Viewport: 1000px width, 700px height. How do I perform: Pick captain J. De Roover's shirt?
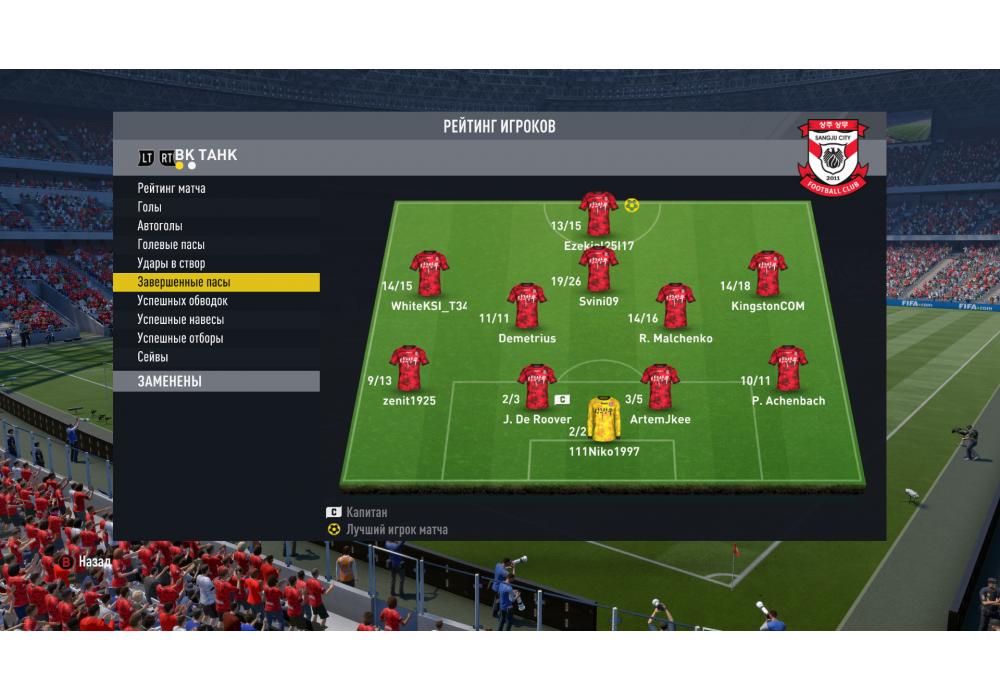click(x=537, y=387)
